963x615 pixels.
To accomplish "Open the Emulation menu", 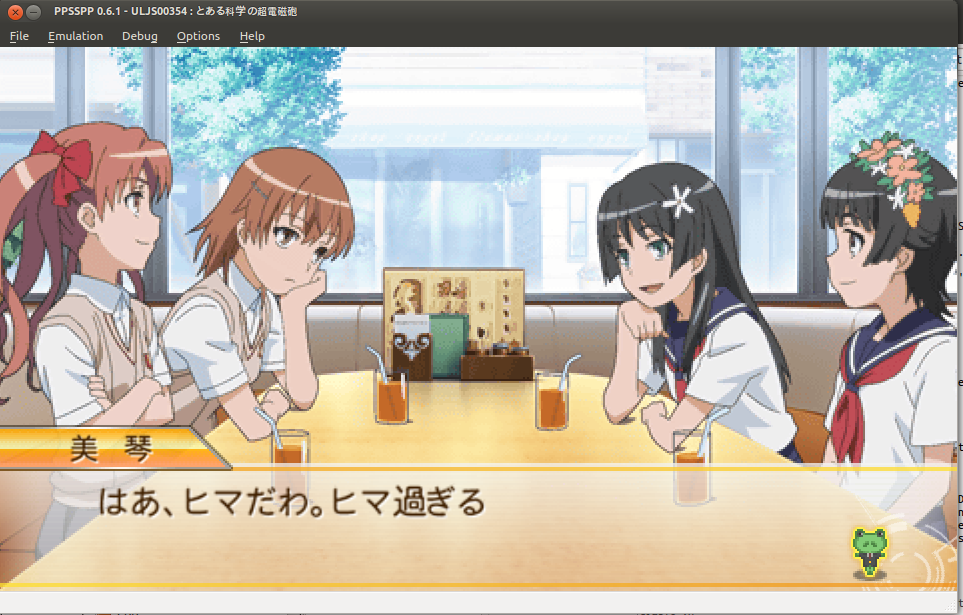I will click(75, 36).
